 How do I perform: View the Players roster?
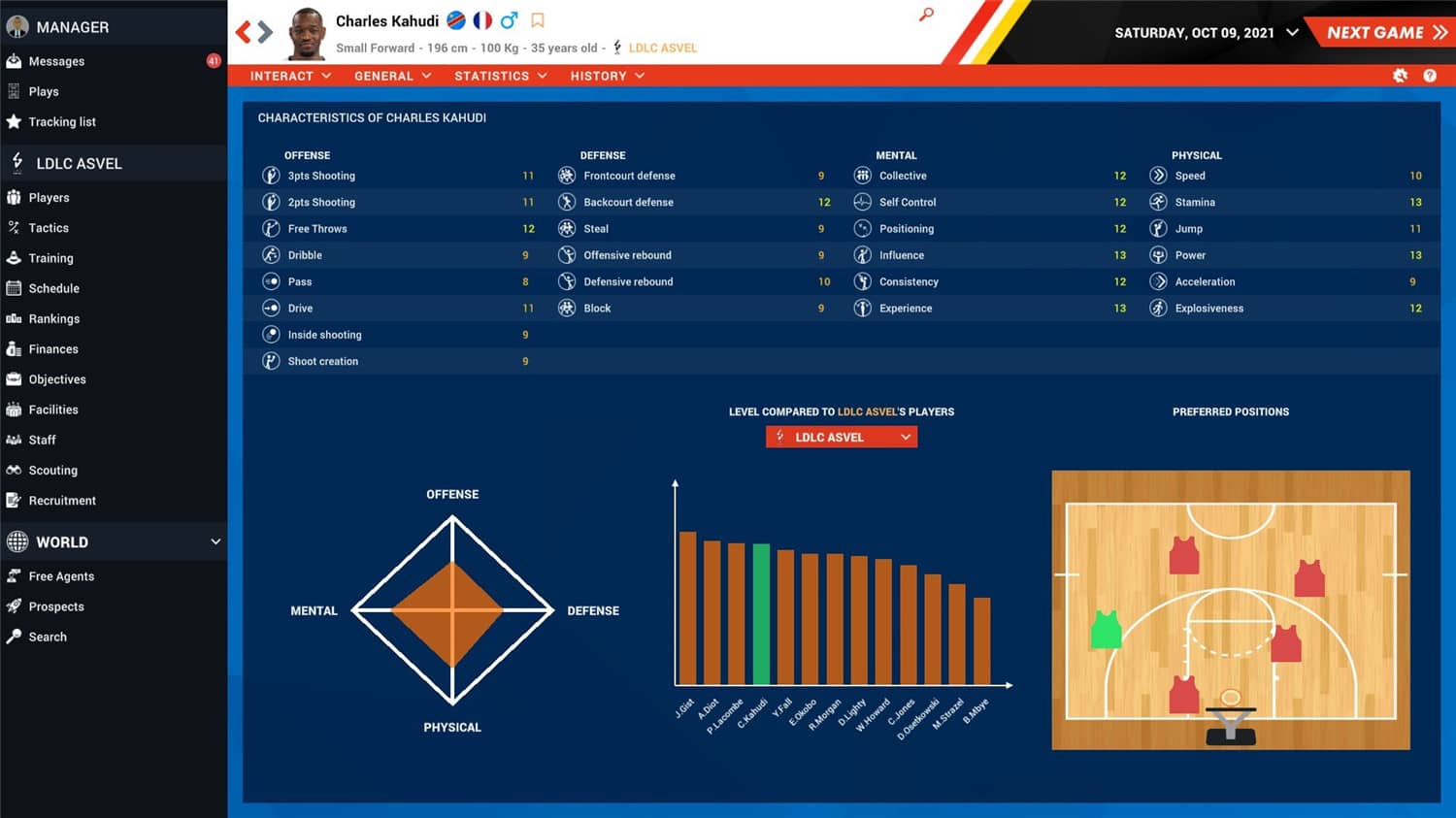pyautogui.click(x=49, y=197)
